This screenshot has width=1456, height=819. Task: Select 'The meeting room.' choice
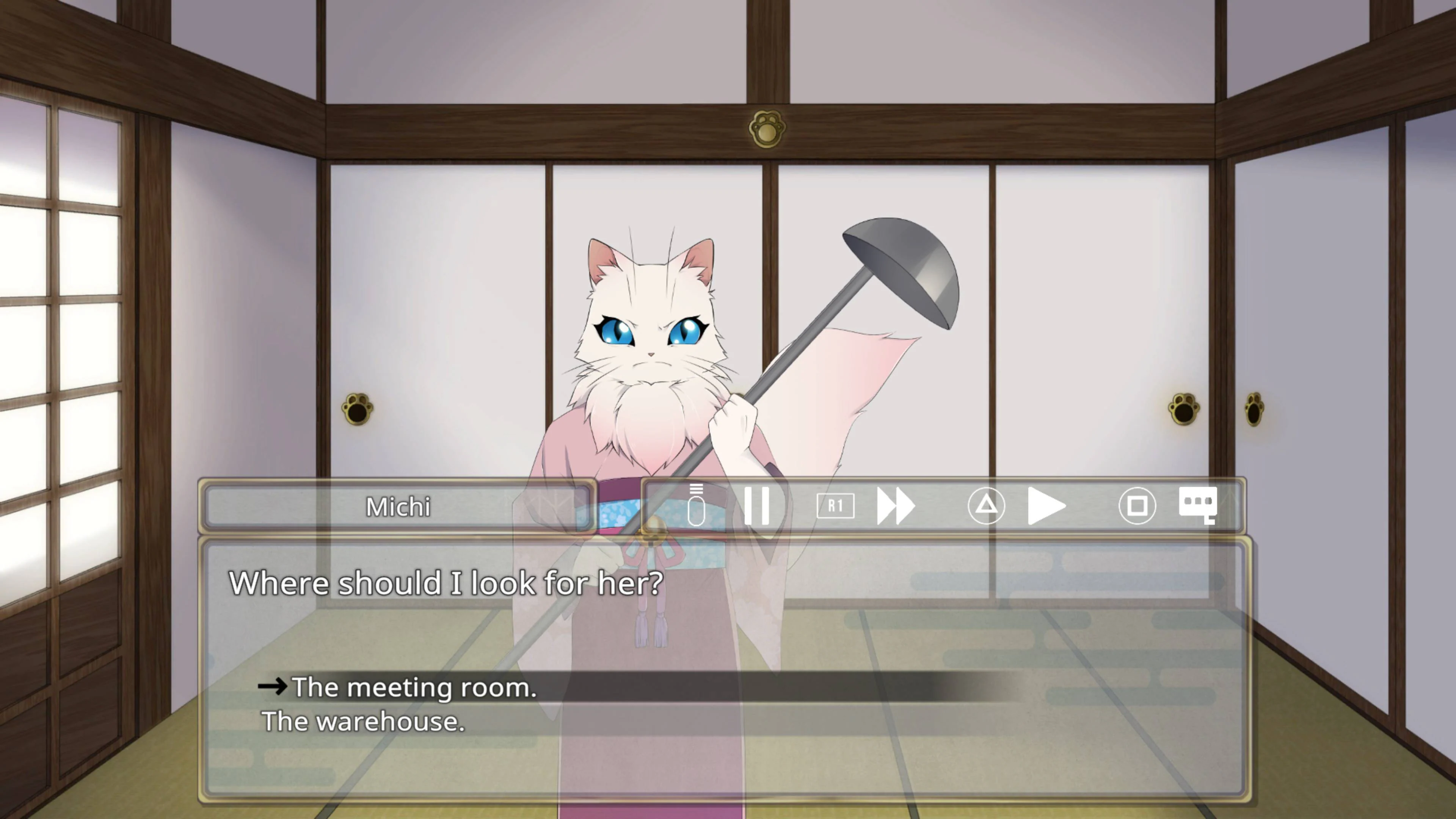pos(415,687)
